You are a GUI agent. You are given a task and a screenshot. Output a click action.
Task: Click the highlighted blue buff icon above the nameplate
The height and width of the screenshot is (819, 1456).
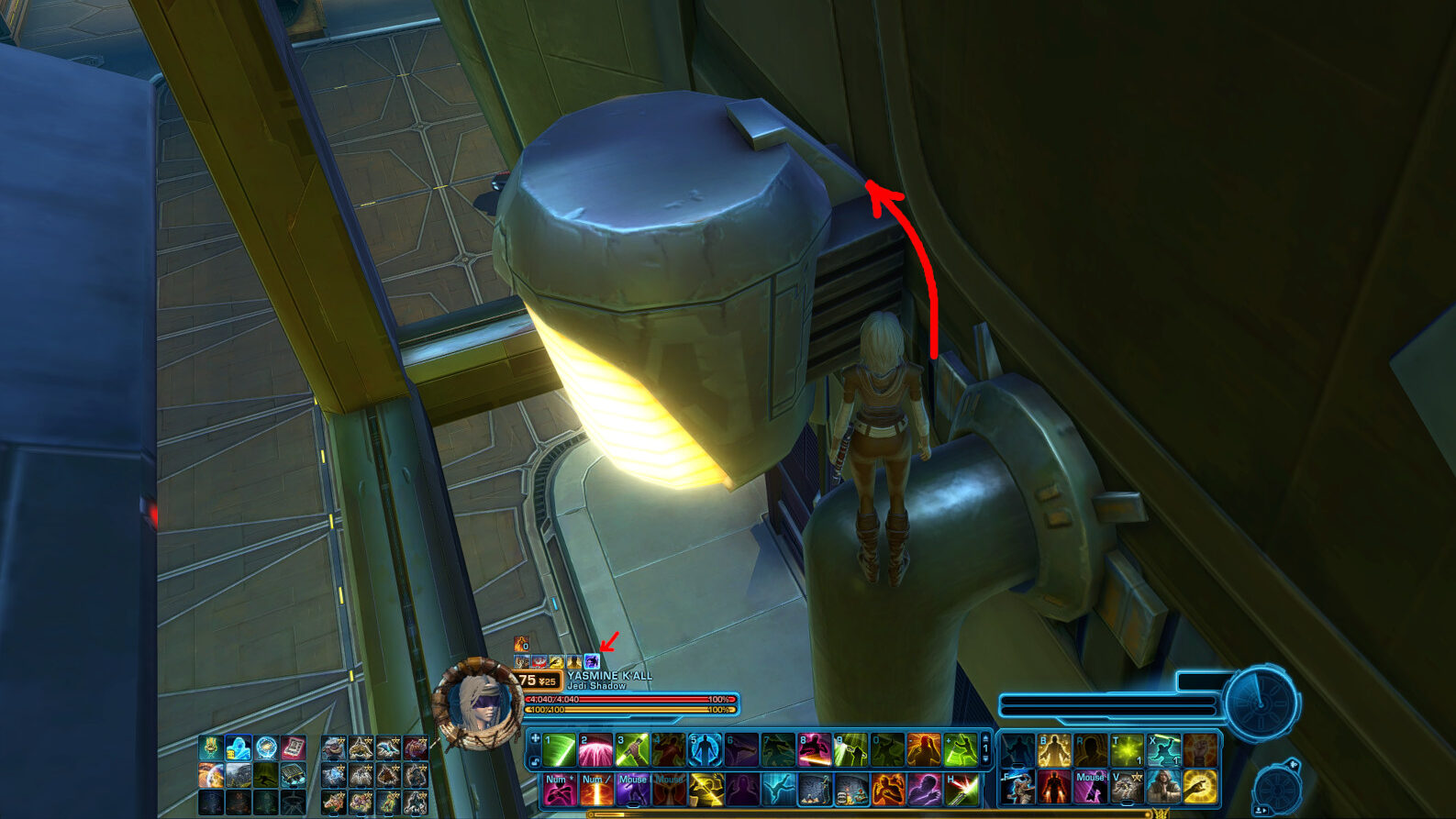[x=592, y=661]
